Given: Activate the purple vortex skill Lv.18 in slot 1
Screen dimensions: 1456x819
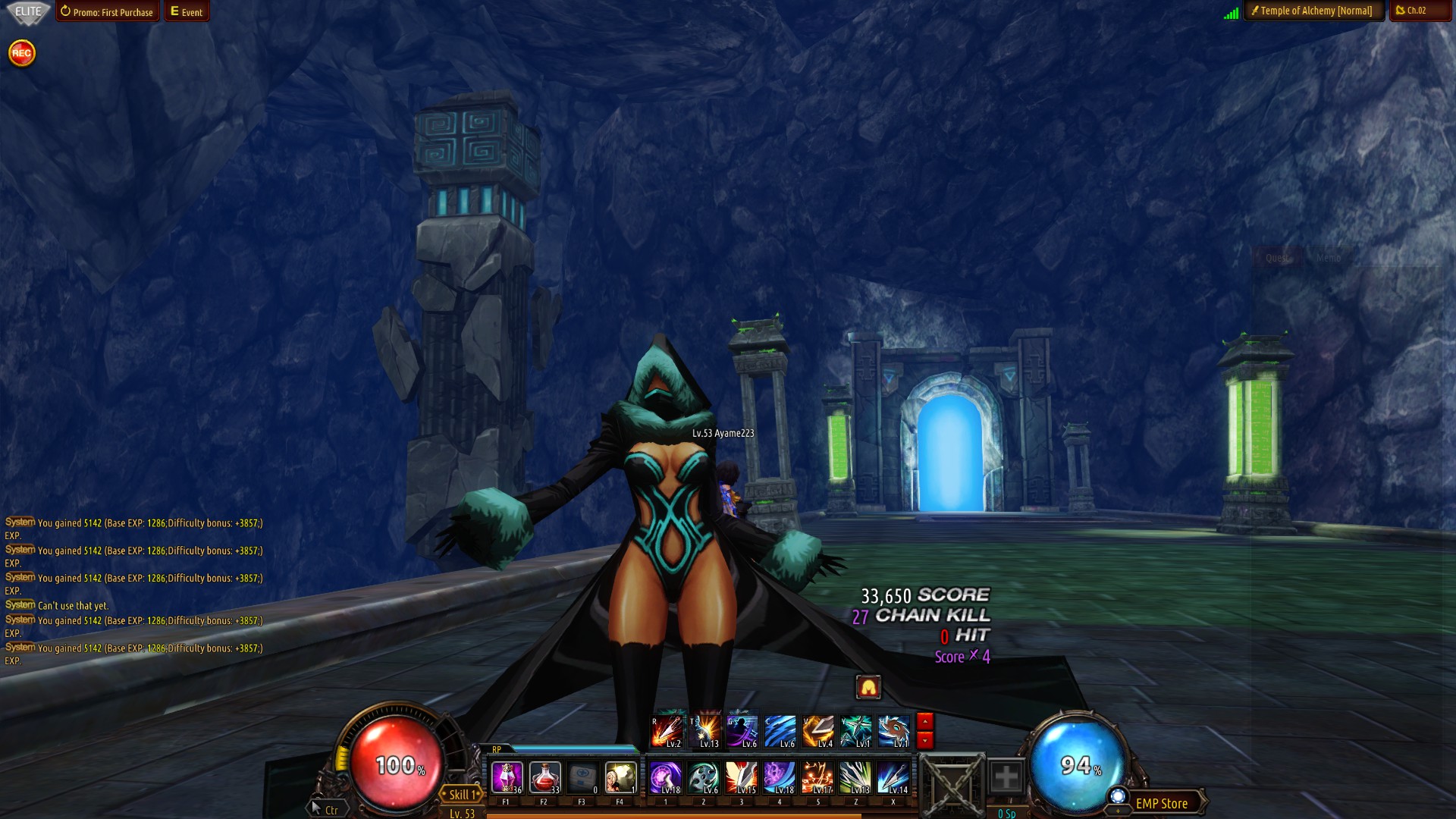Looking at the screenshot, I should click(666, 778).
